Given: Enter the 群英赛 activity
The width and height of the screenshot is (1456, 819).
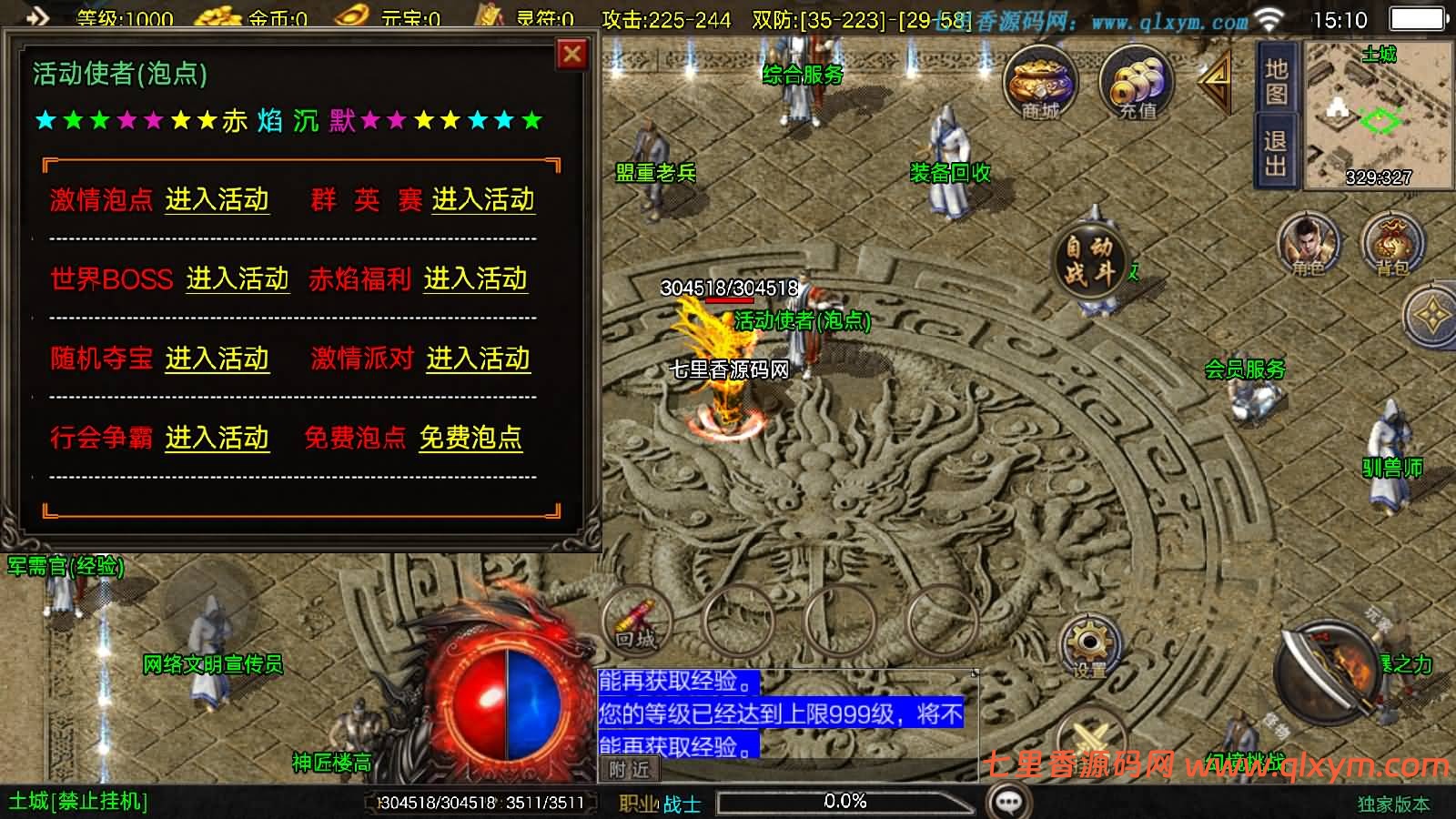Looking at the screenshot, I should [483, 199].
